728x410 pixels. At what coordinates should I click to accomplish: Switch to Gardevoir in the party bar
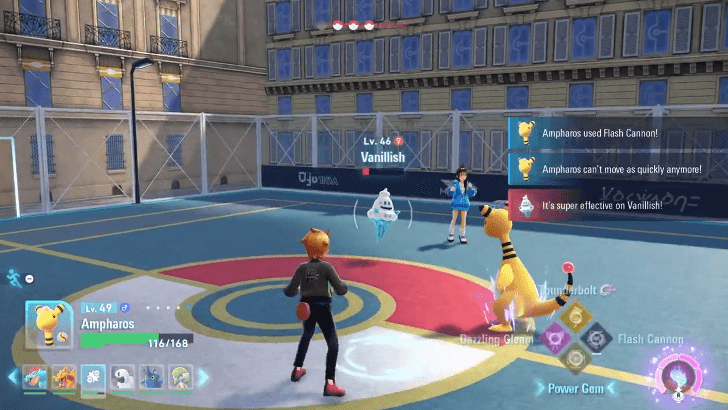click(178, 377)
